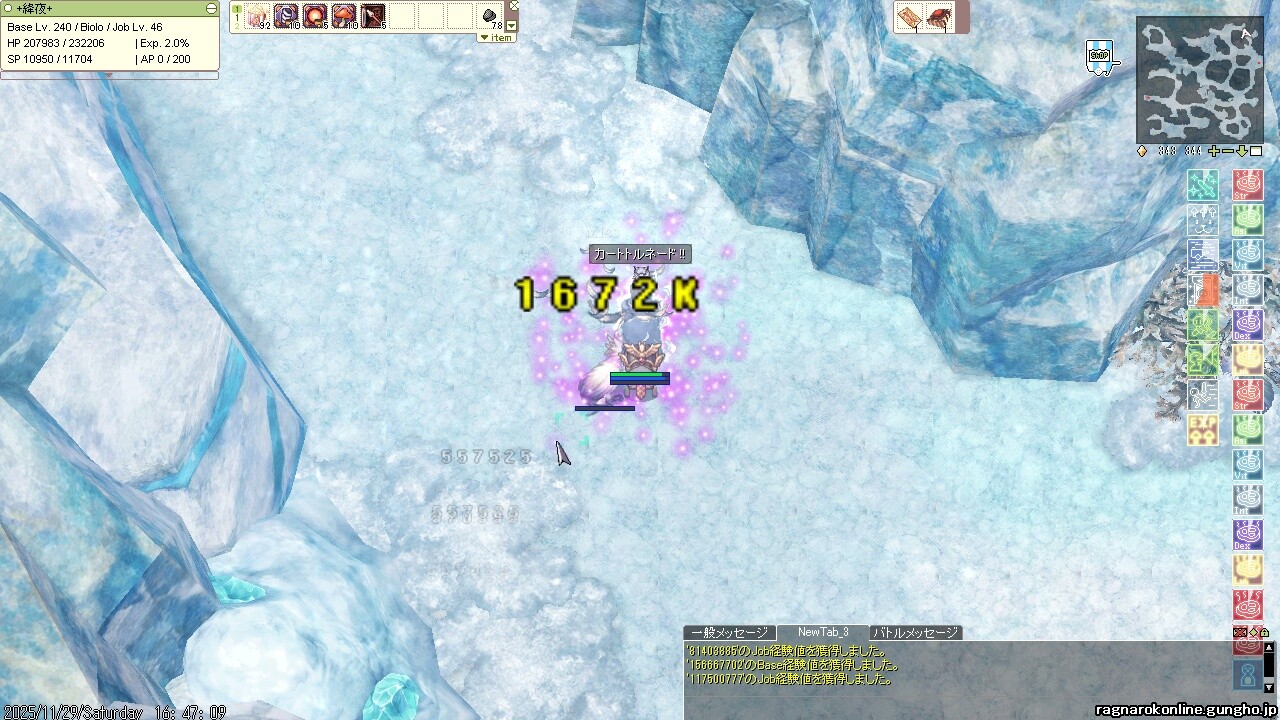Screen dimensions: 1280x720
Task: Switch to the バトルメッセージ chat tab
Action: point(915,633)
